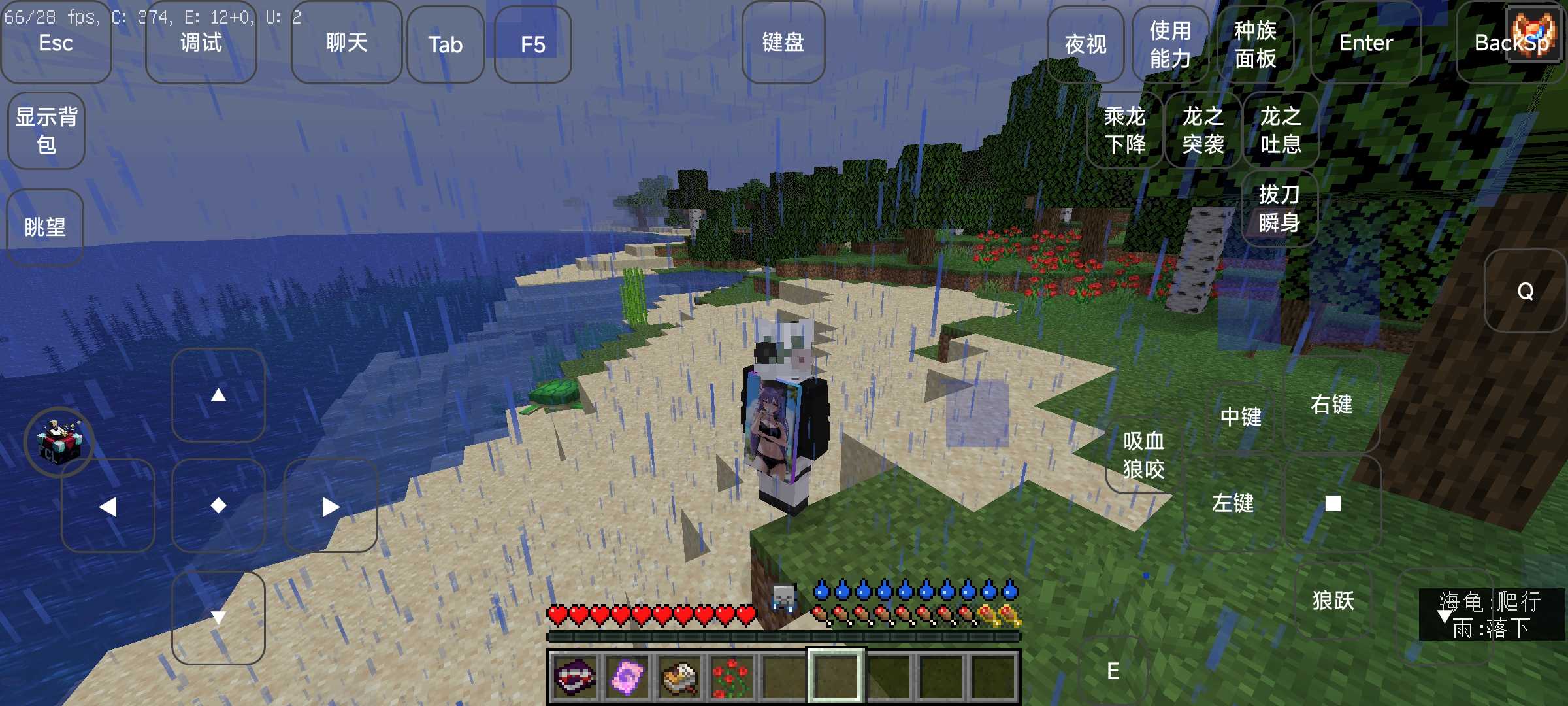Tap the Tab overlay button
Image resolution: width=1568 pixels, height=706 pixels.
click(445, 44)
